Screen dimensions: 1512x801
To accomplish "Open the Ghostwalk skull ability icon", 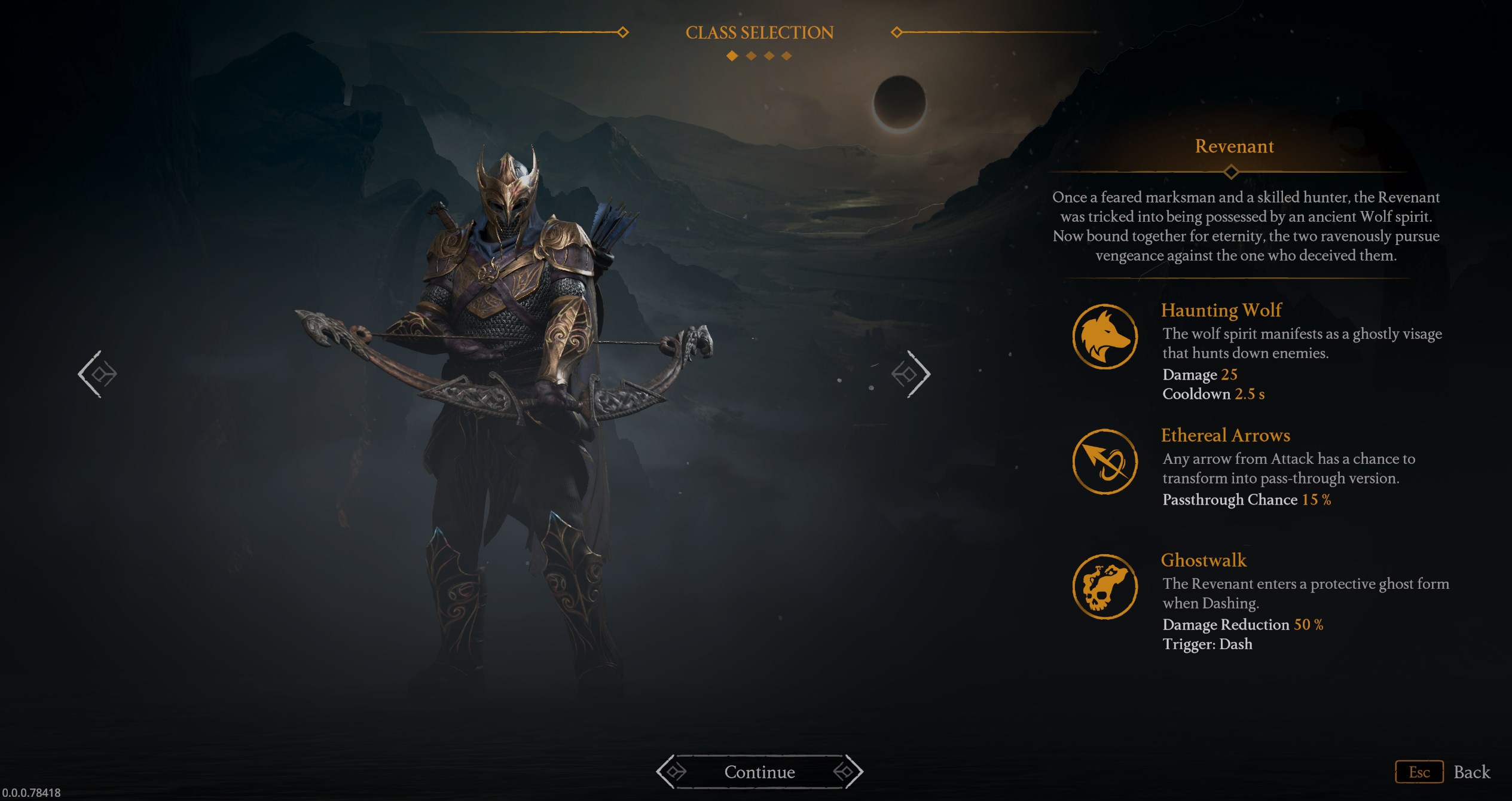I will pyautogui.click(x=1107, y=588).
